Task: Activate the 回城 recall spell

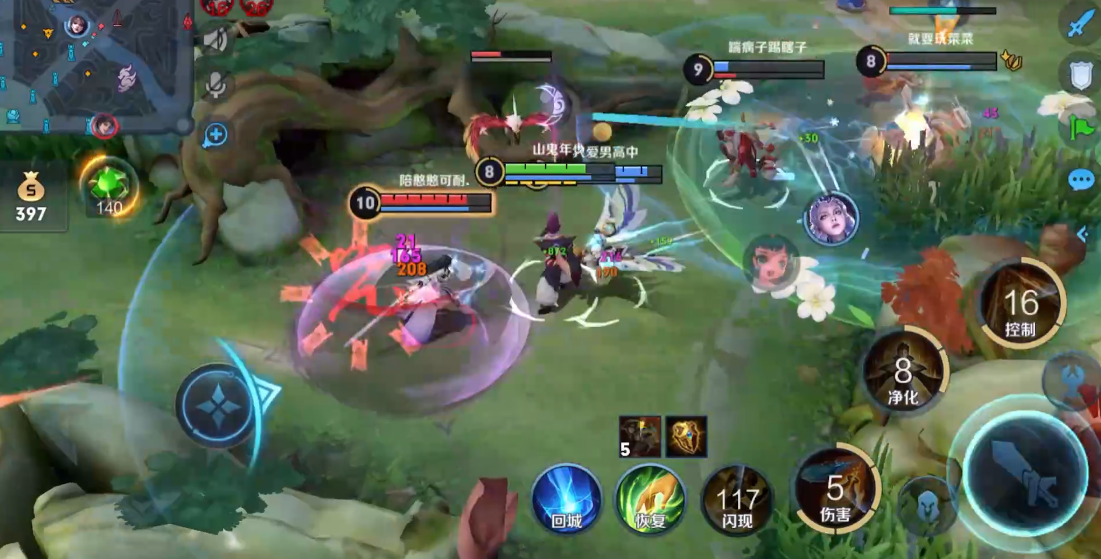Action: point(566,497)
